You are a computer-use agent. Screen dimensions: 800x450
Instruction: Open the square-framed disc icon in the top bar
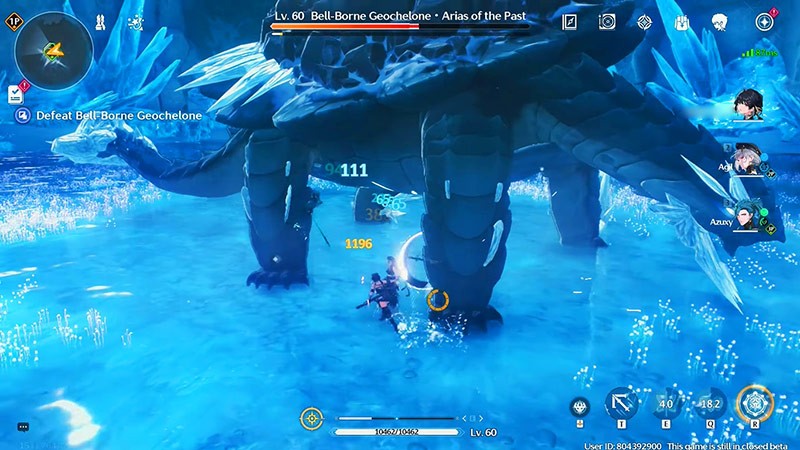[x=606, y=21]
